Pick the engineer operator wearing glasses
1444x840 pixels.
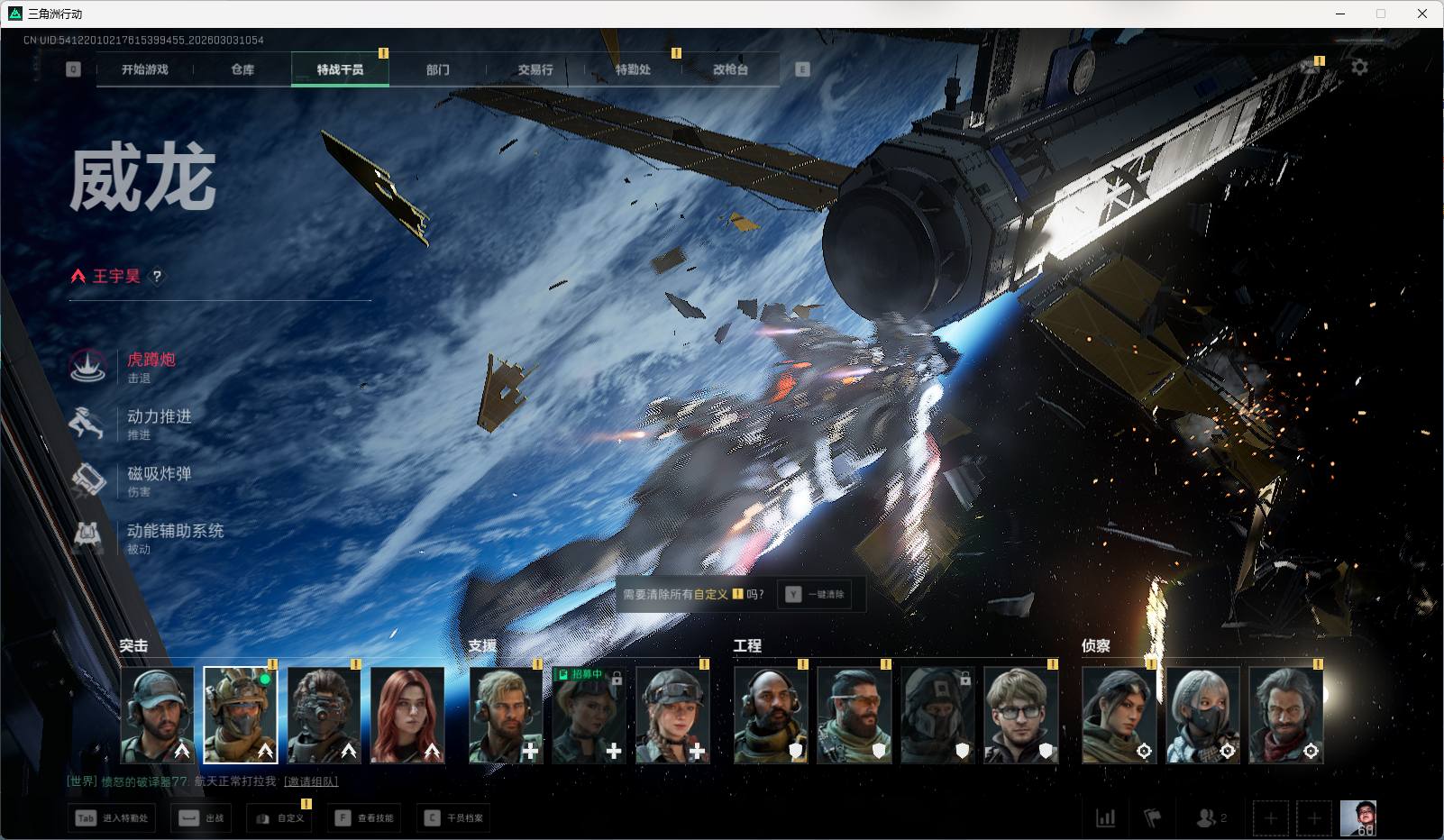point(1020,715)
